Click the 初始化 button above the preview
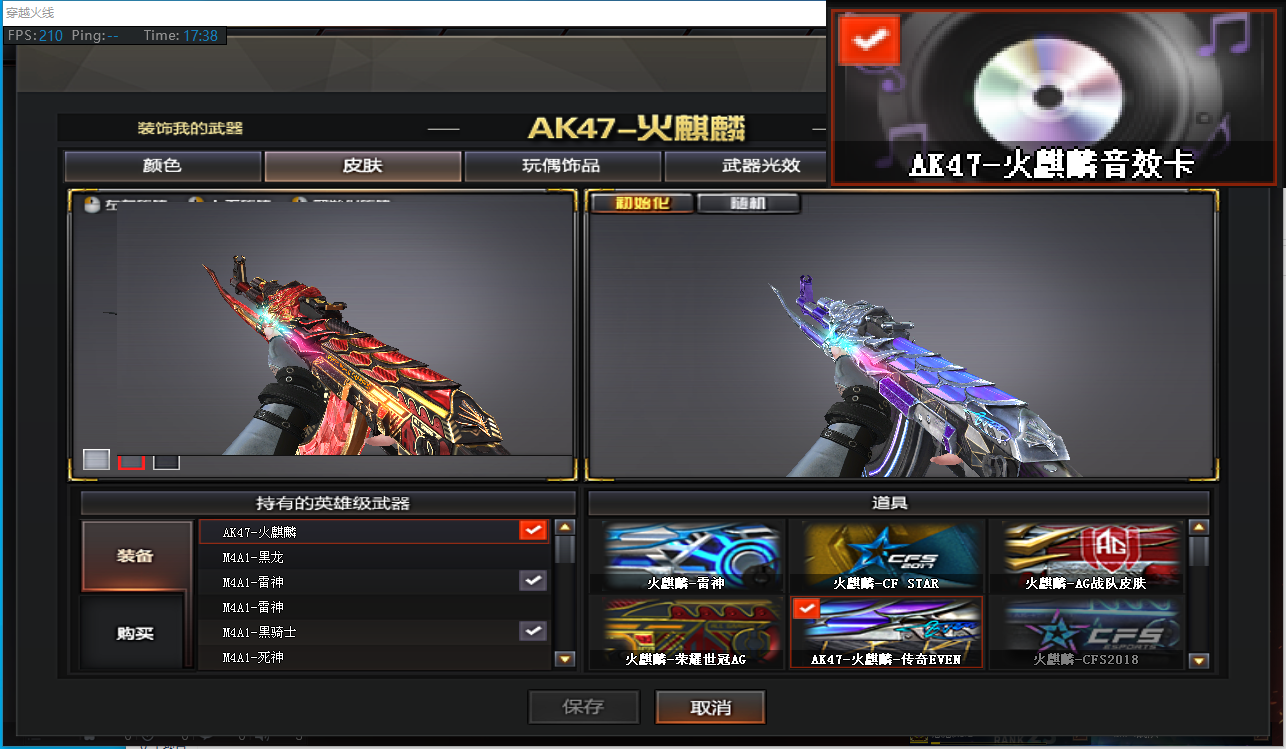 [640, 202]
